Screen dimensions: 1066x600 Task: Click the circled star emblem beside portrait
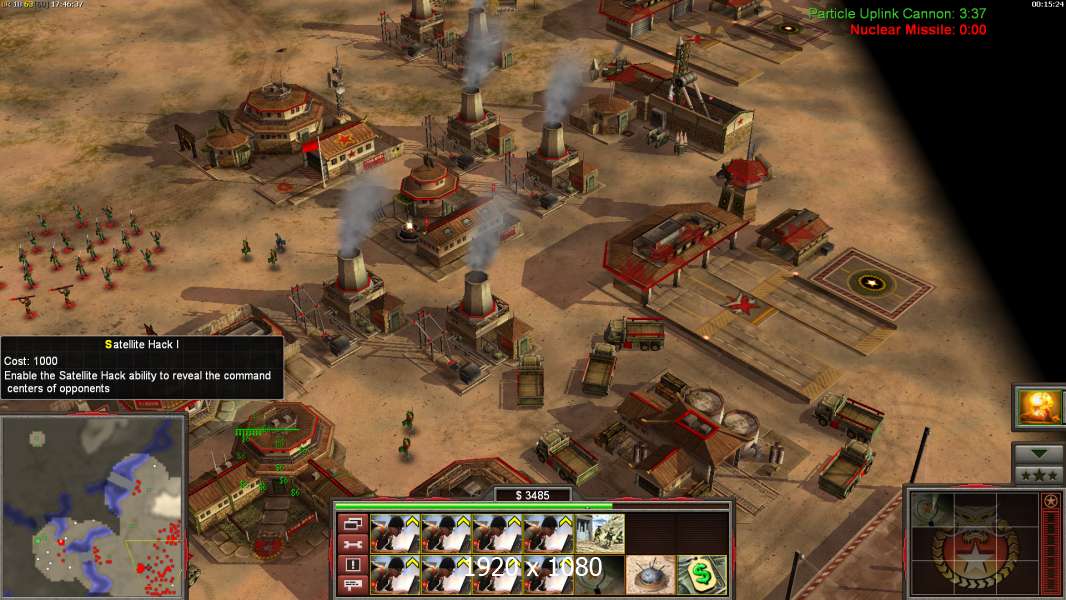tap(1050, 501)
